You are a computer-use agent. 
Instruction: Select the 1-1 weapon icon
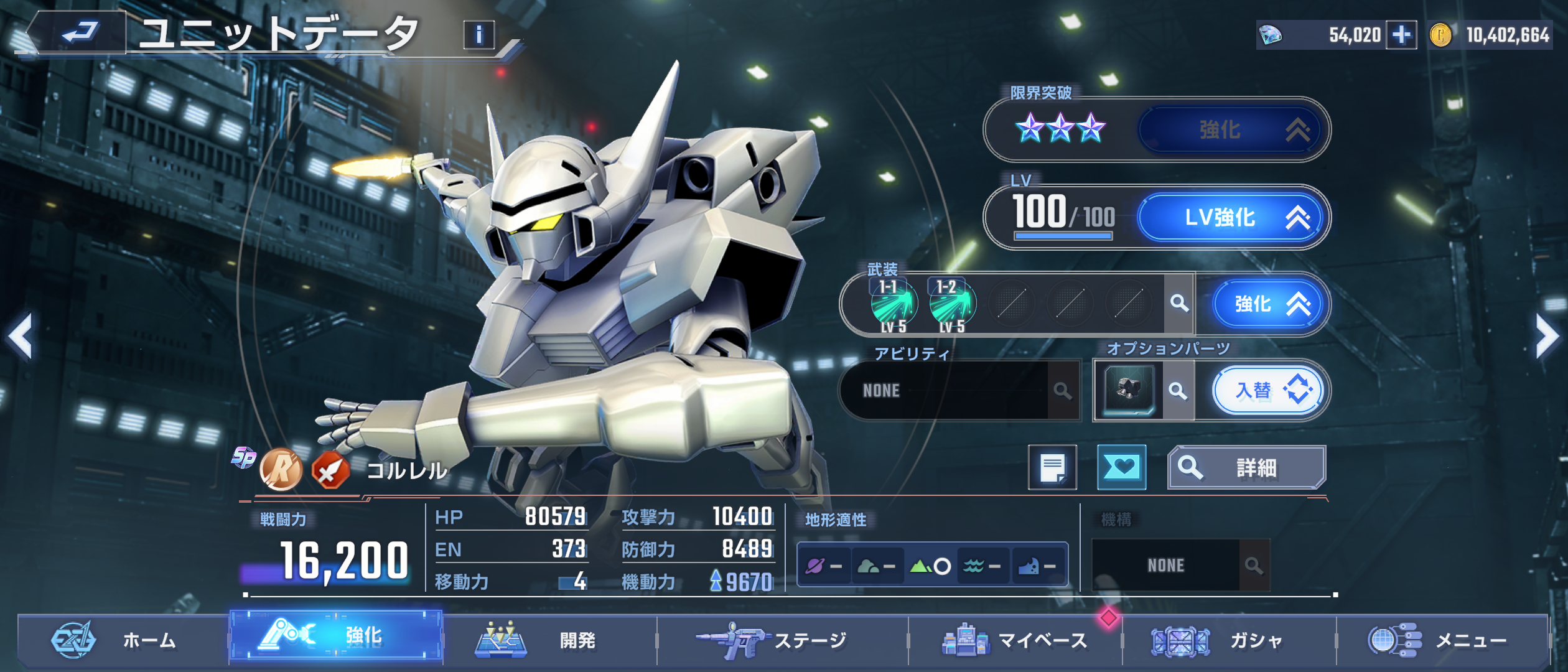point(893,304)
